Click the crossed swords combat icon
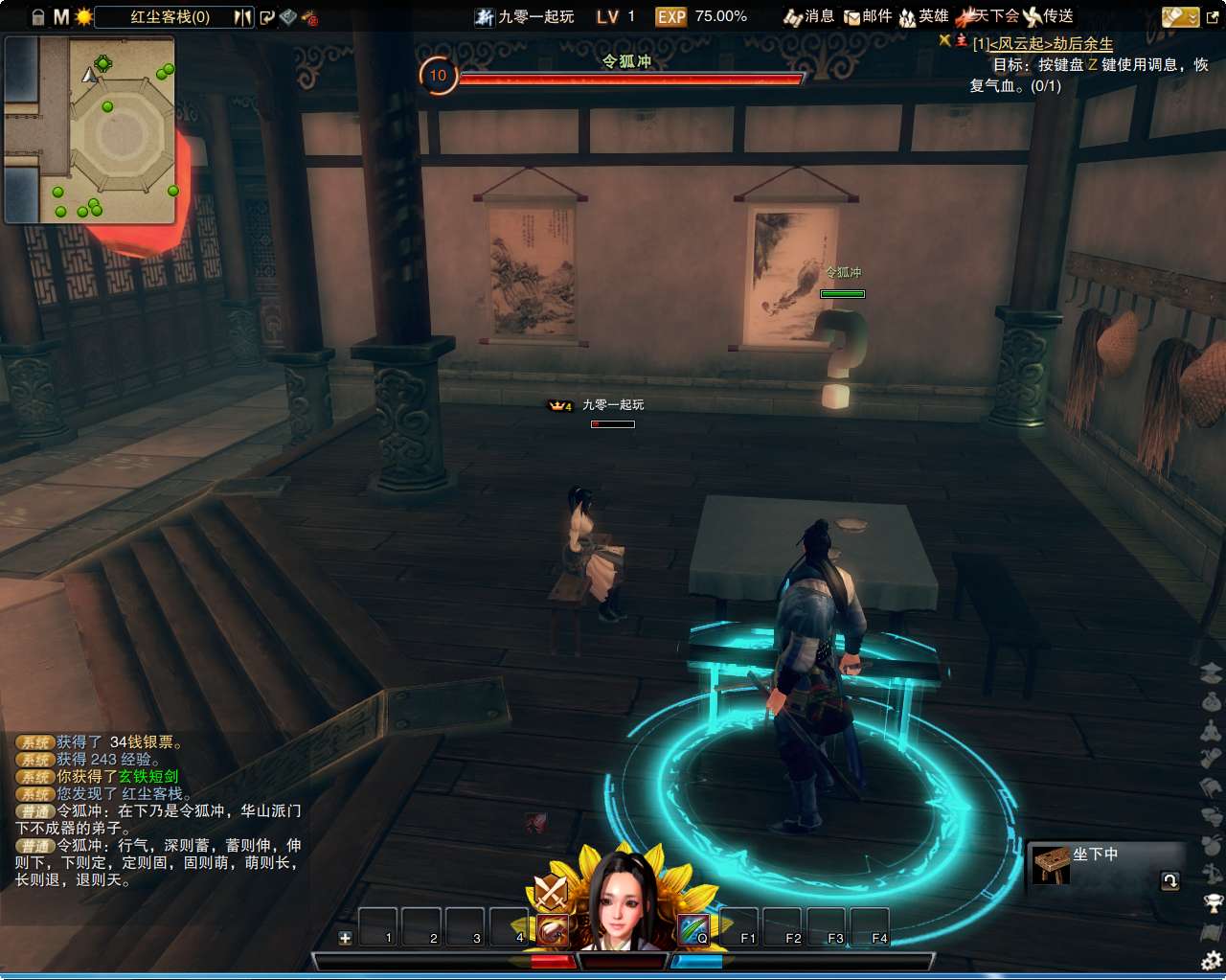Screen dimensions: 1226x980 coord(551,893)
